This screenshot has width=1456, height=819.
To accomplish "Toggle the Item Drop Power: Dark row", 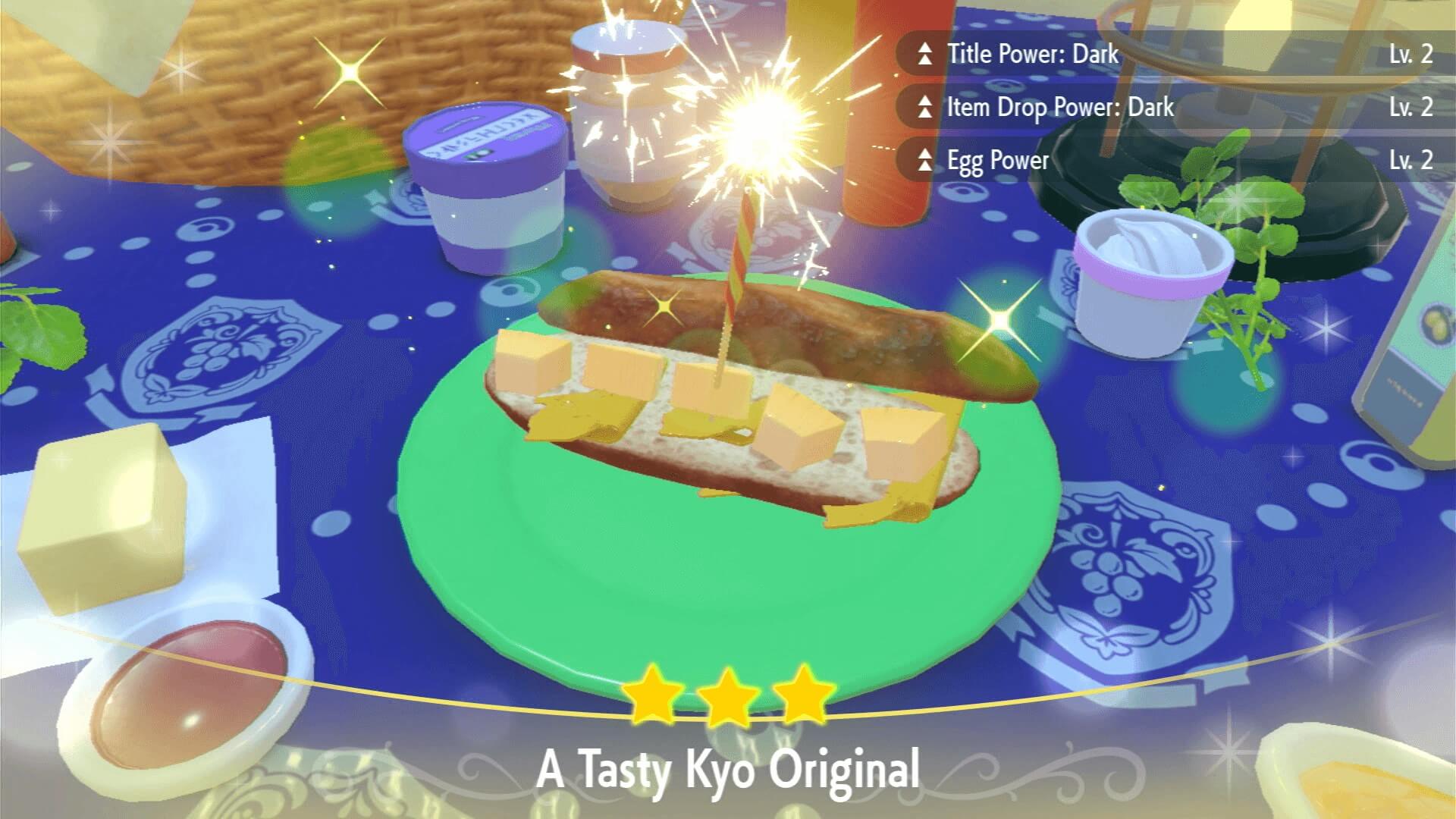I will coord(1062,108).
